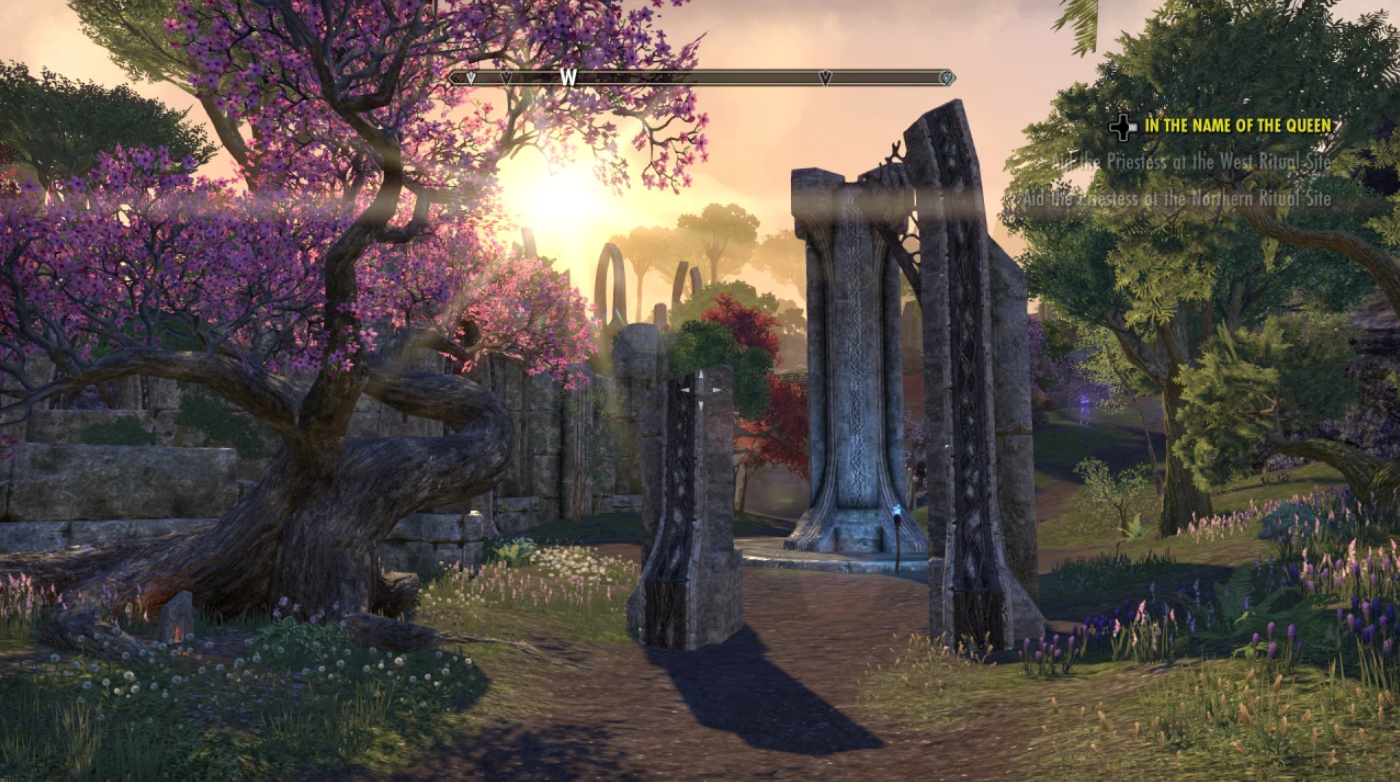Click the quest chevron right of the compass center

click(825, 77)
